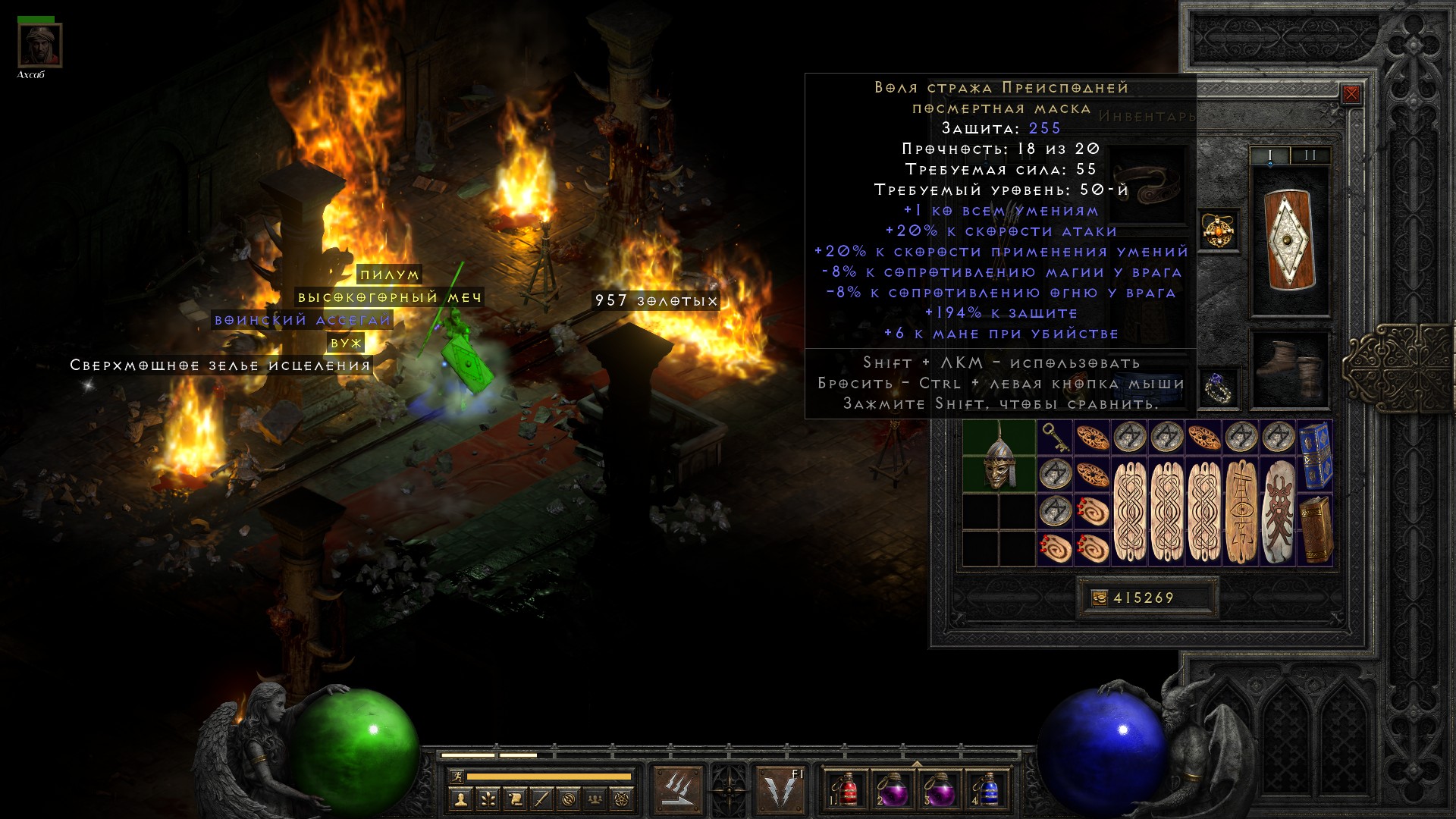Open the quest log scroll button
The image size is (1456, 819).
[515, 799]
